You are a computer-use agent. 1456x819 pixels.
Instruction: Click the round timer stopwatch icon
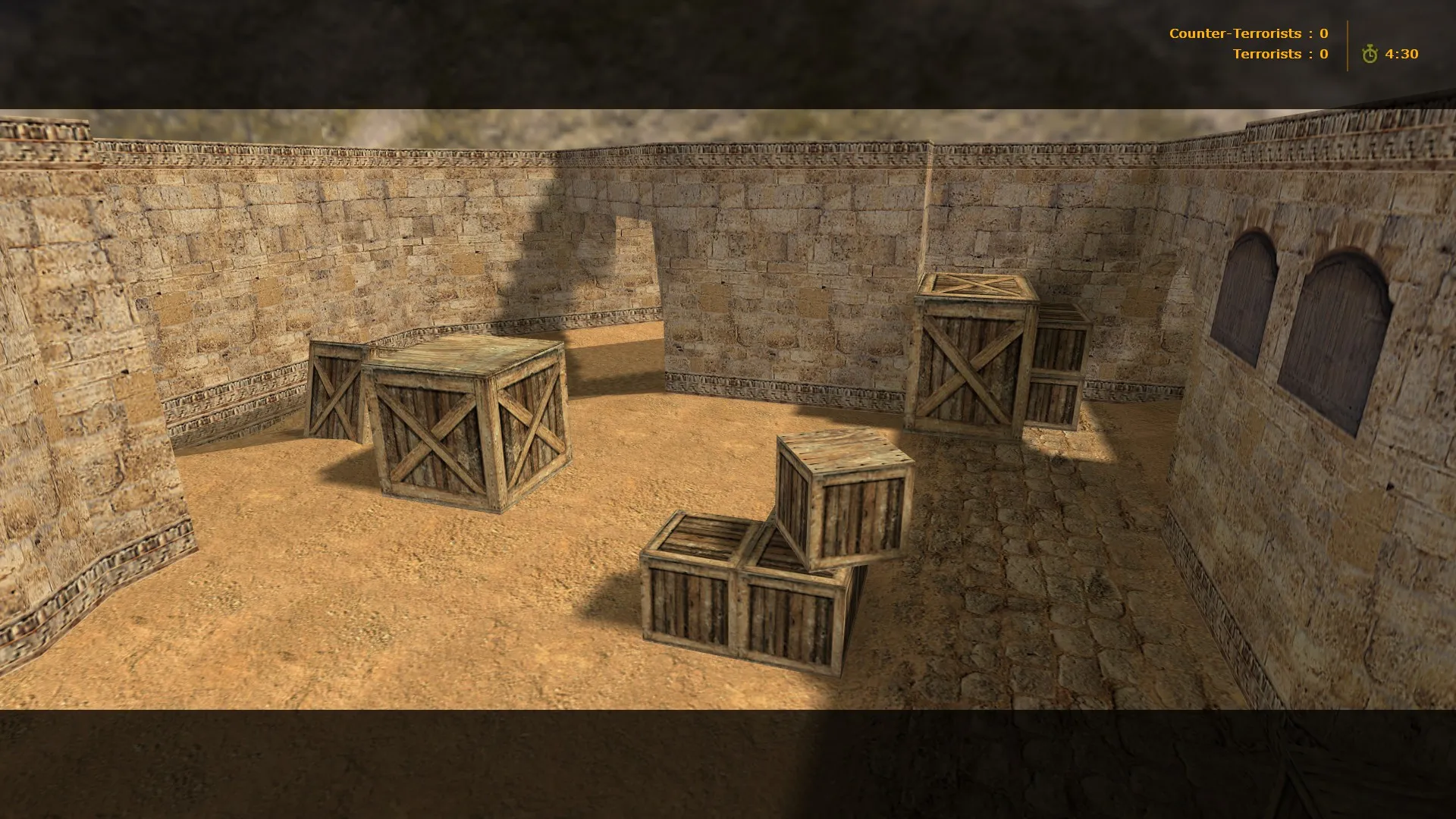pos(1370,54)
